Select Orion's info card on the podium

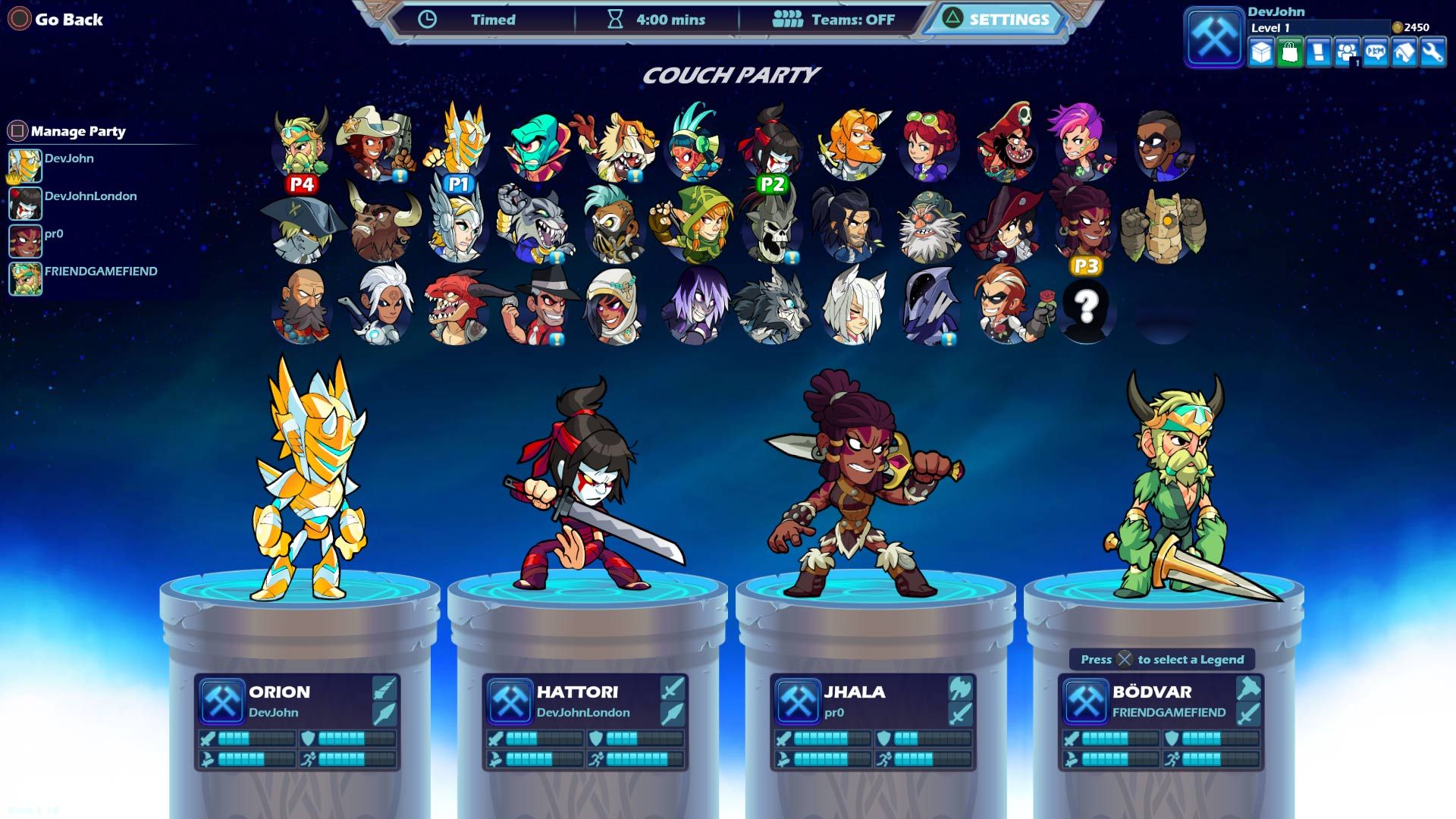coord(297,722)
